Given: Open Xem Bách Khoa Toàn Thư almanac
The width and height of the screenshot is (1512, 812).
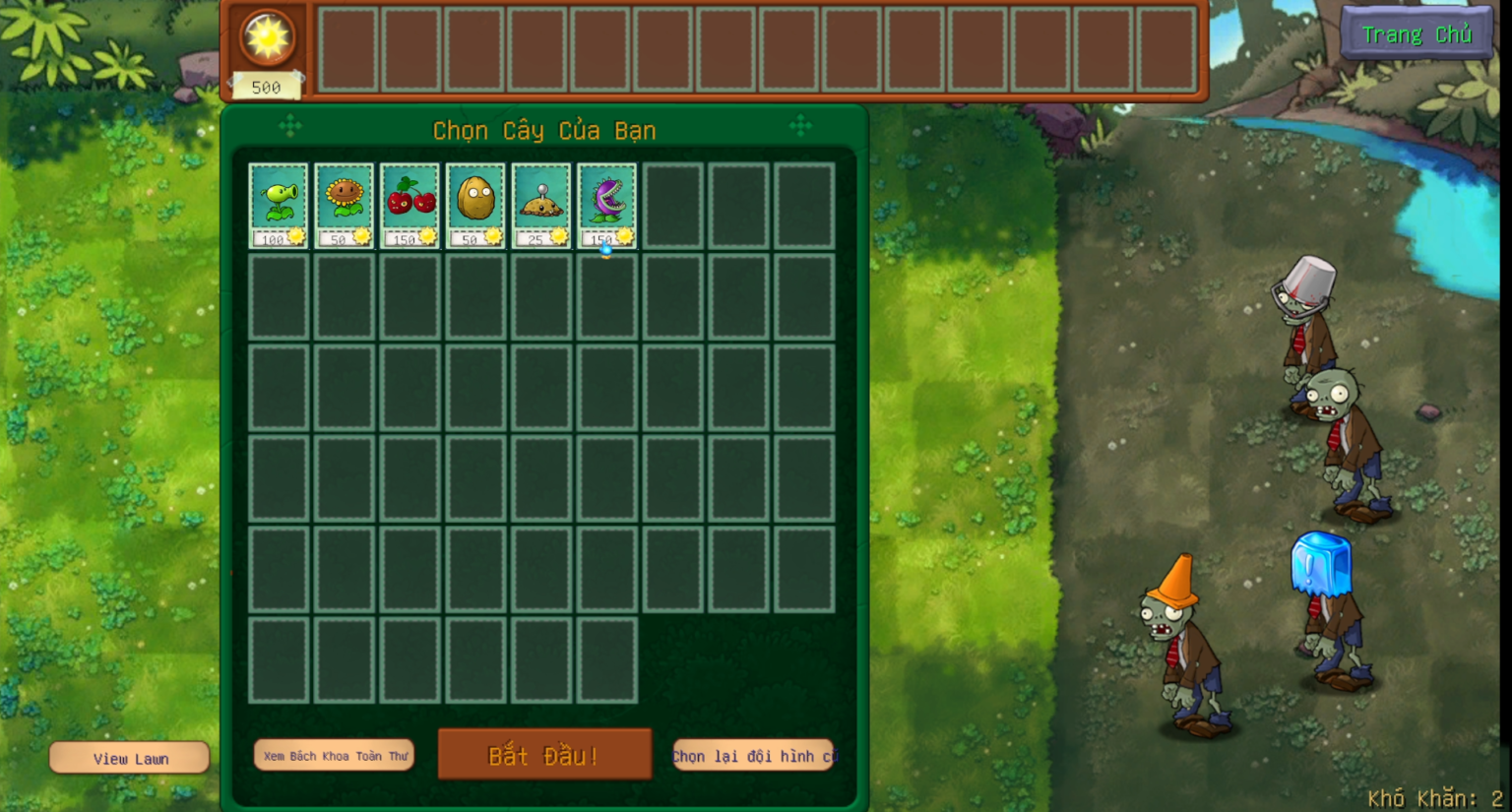Looking at the screenshot, I should (x=334, y=754).
